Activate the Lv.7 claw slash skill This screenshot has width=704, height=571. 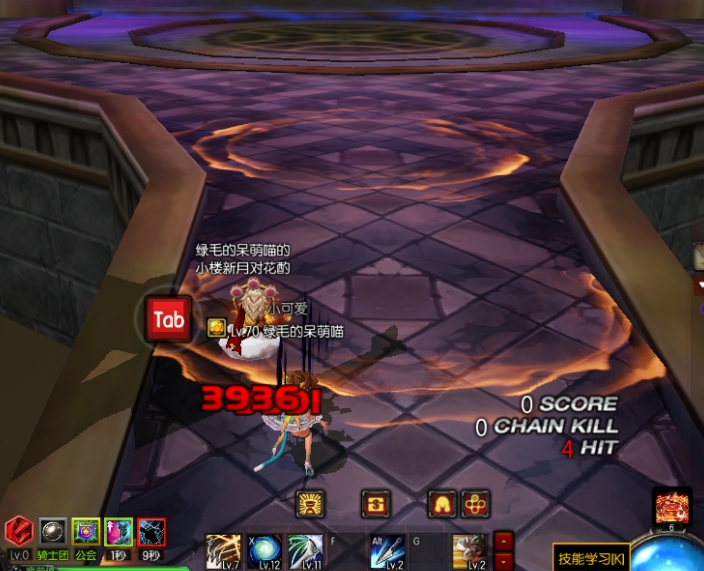(x=223, y=551)
